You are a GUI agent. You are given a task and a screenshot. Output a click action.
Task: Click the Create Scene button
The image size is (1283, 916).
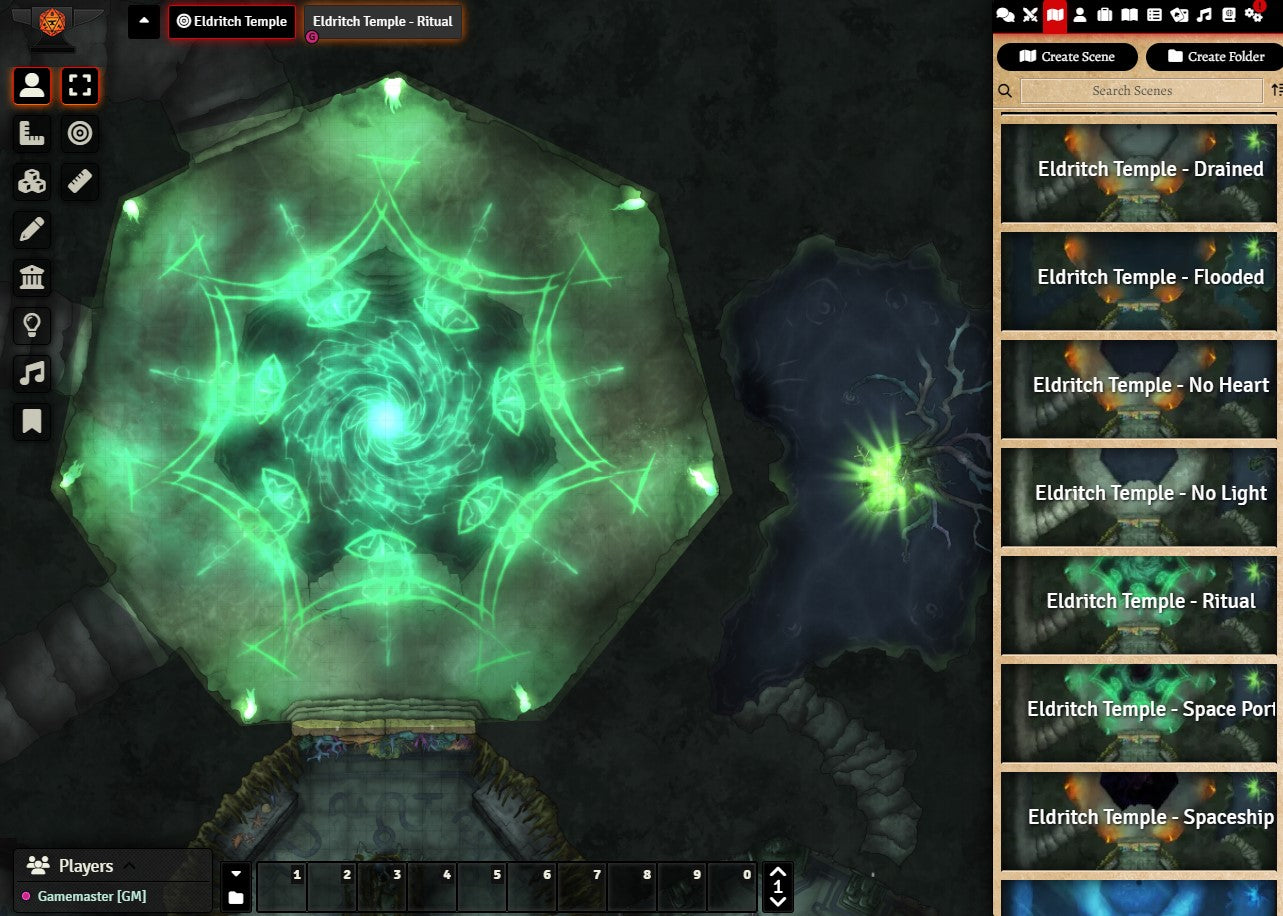[x=1067, y=57]
